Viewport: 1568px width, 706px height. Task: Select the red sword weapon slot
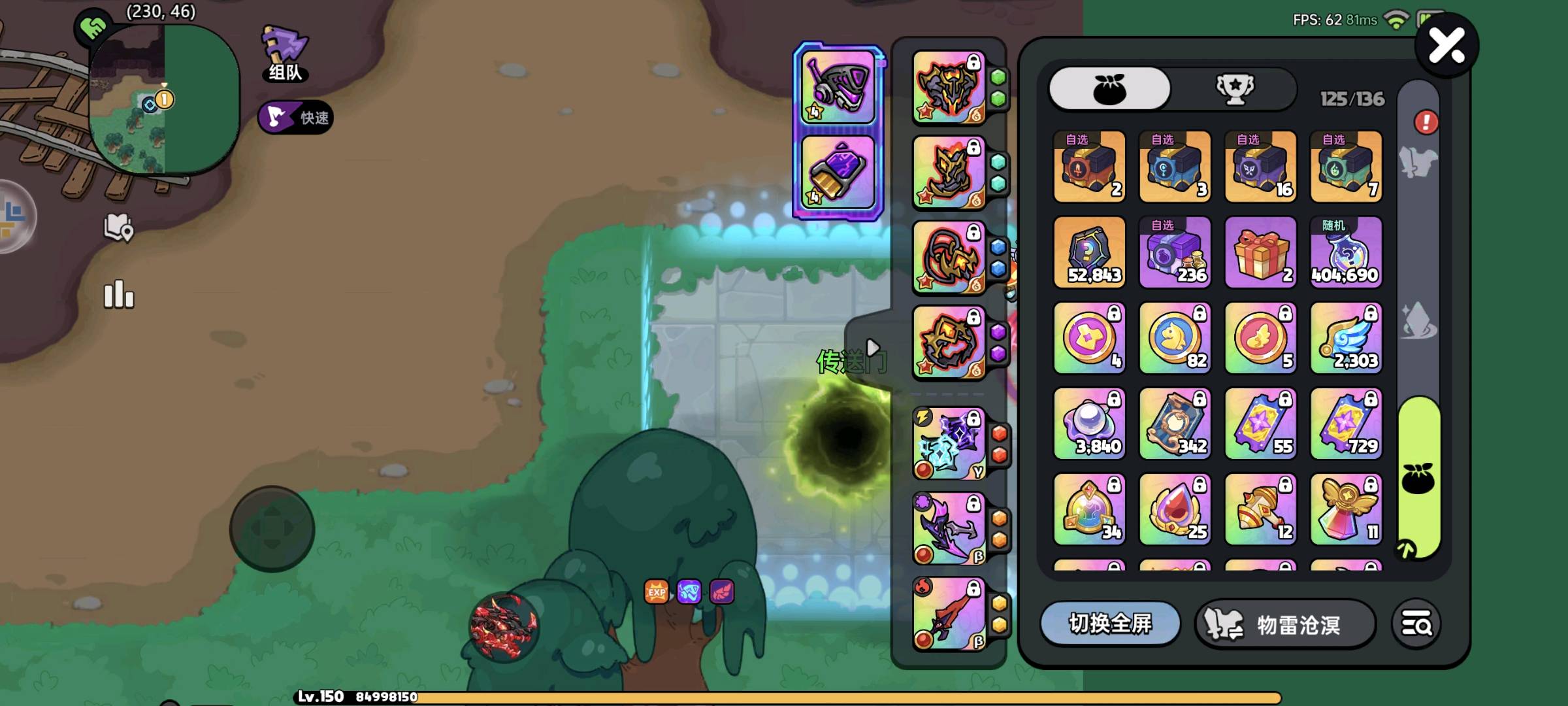point(949,614)
